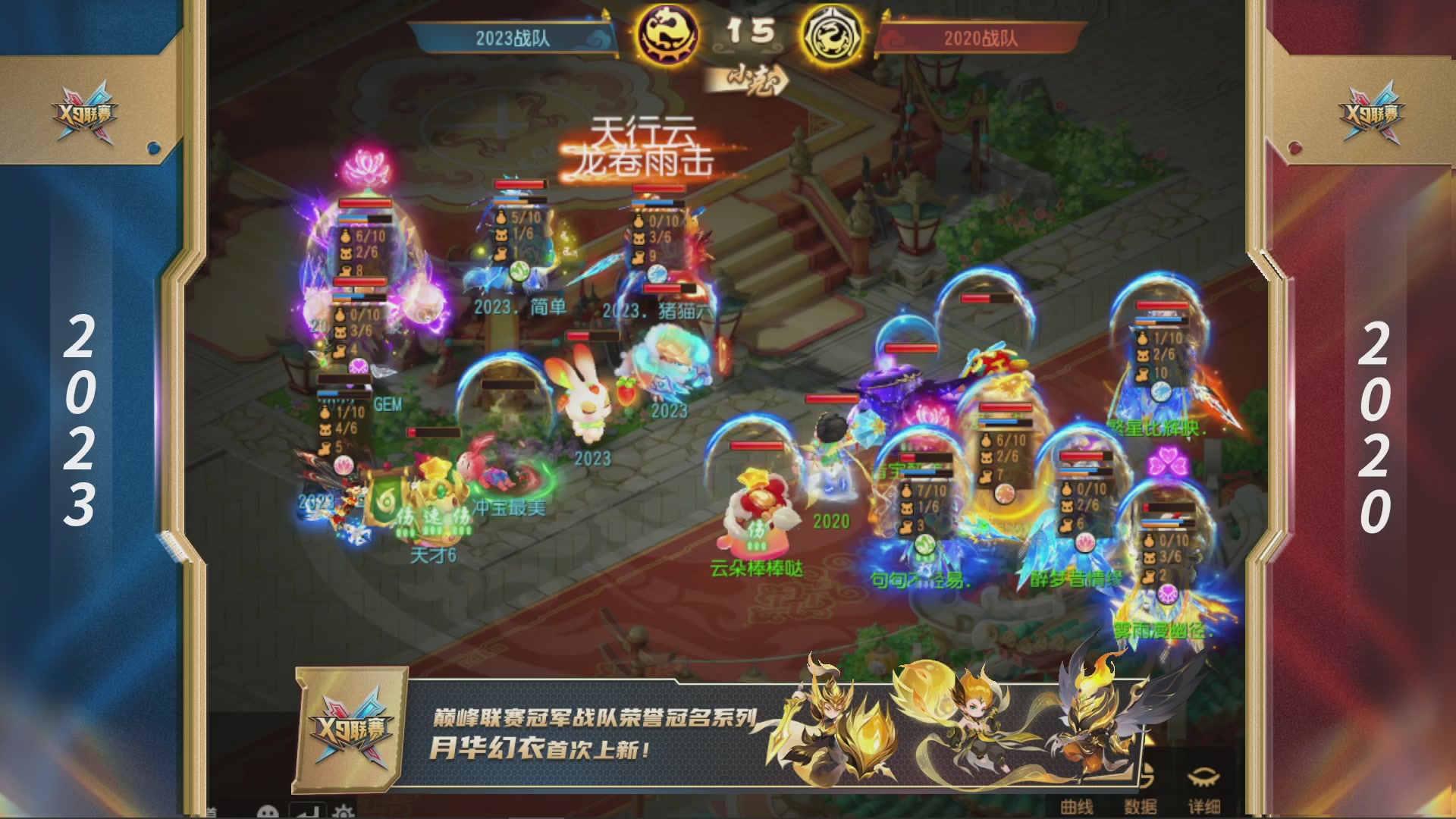1456x819 pixels.
Task: Click the volume control icon in bottom bar
Action: (x=309, y=811)
